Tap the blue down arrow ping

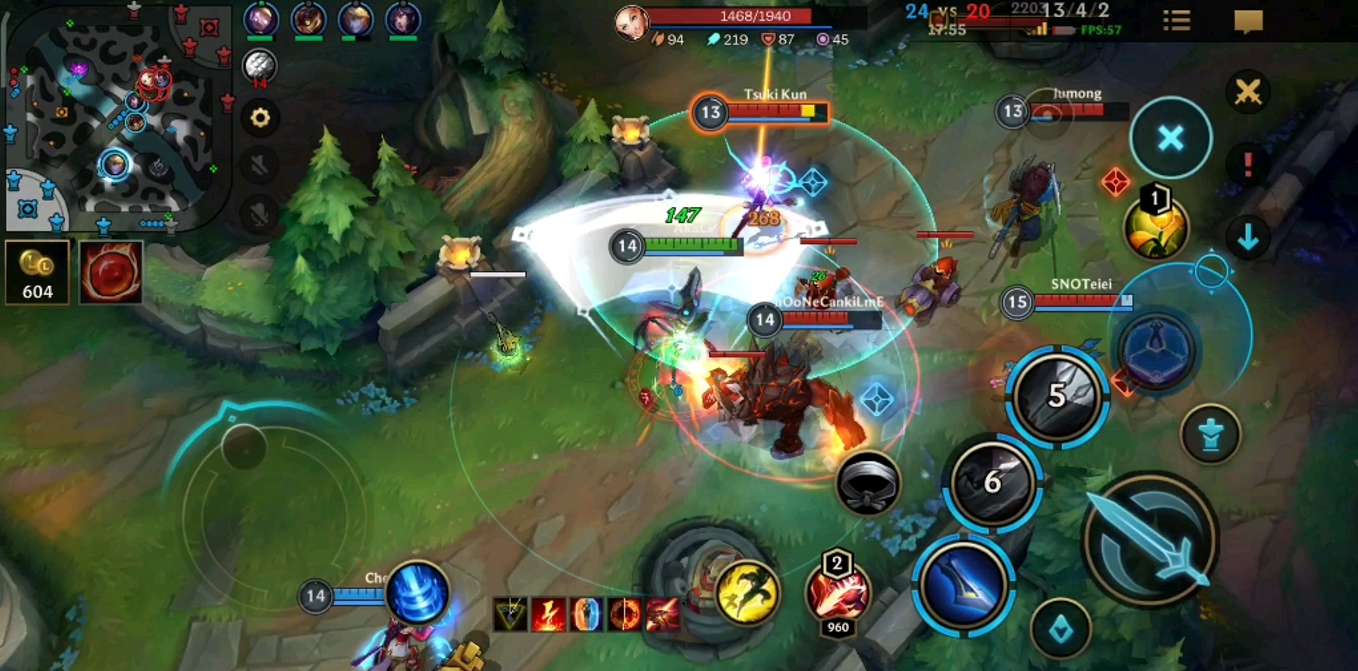click(1247, 237)
